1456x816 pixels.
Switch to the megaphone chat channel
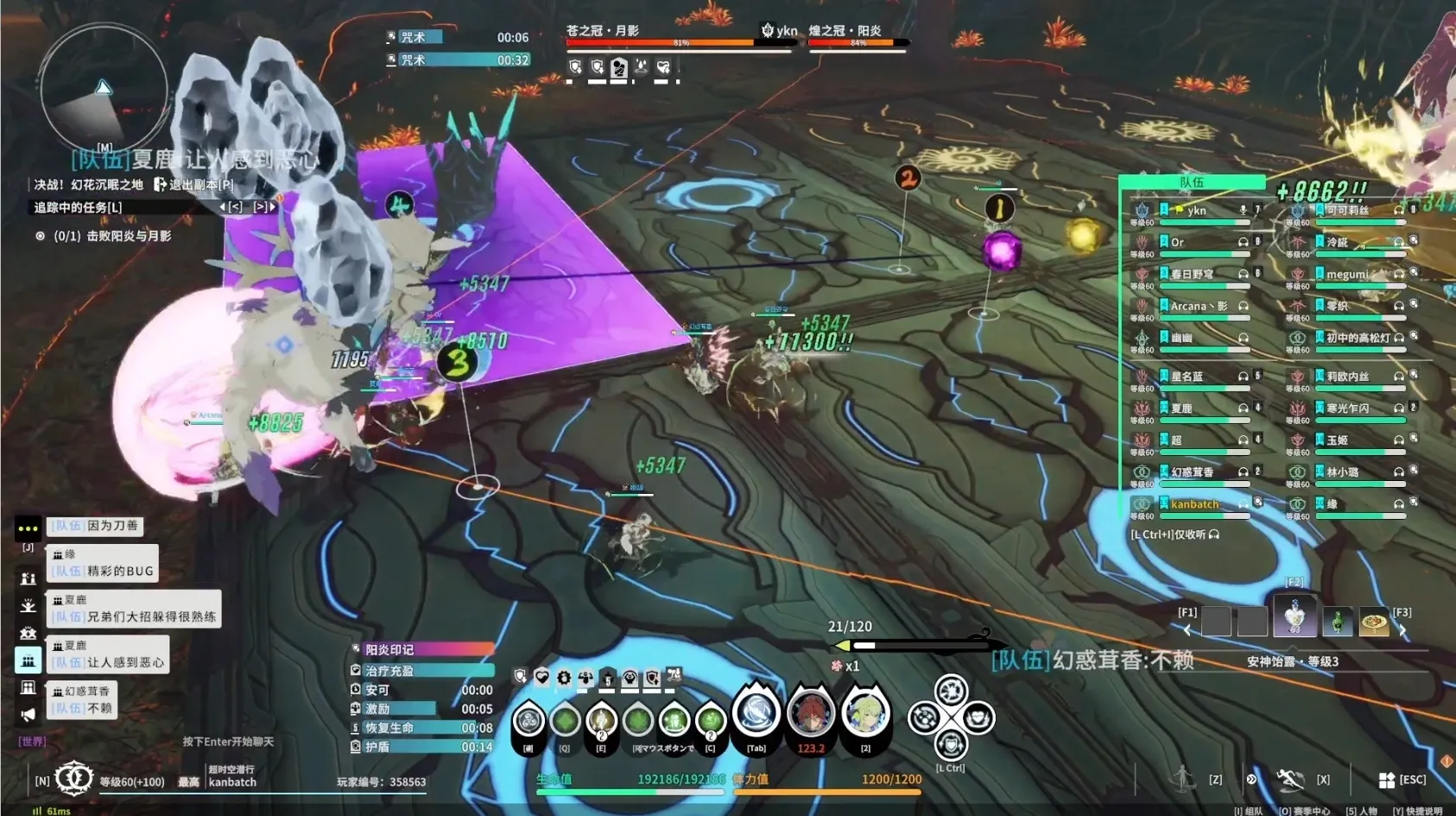tap(28, 714)
